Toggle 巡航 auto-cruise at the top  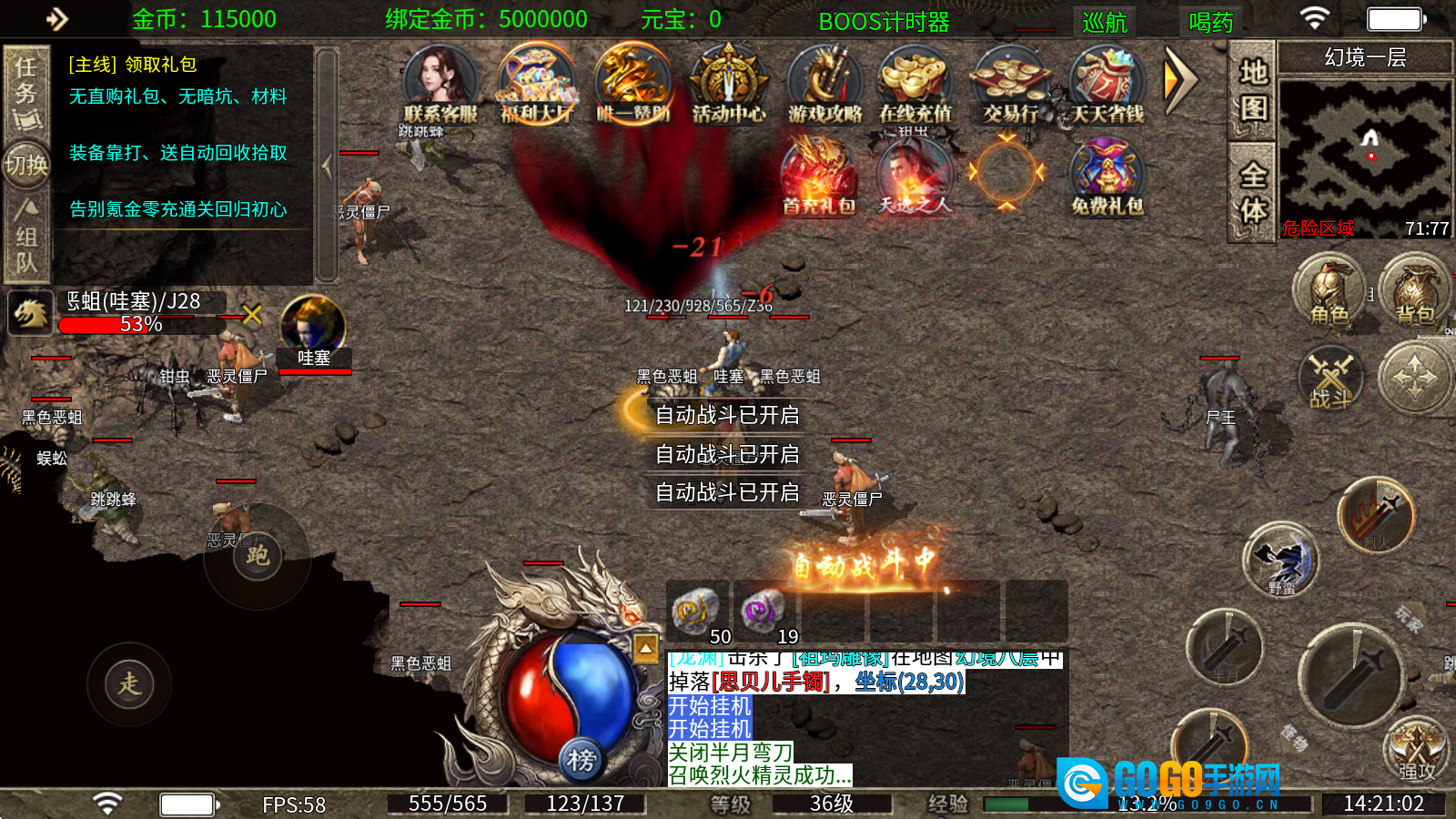[x=1105, y=21]
